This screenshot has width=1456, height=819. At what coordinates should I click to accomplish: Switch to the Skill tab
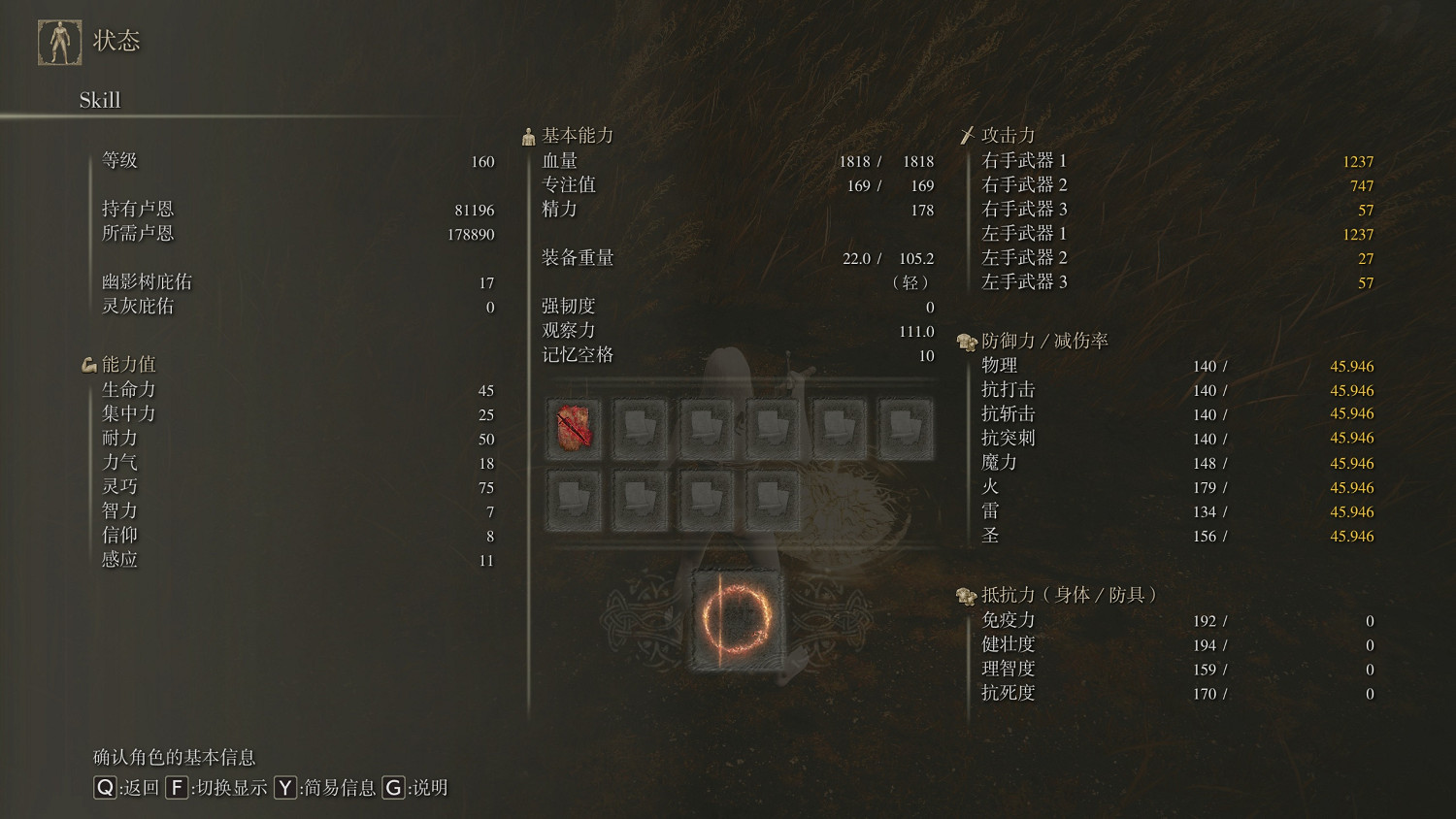[x=100, y=100]
